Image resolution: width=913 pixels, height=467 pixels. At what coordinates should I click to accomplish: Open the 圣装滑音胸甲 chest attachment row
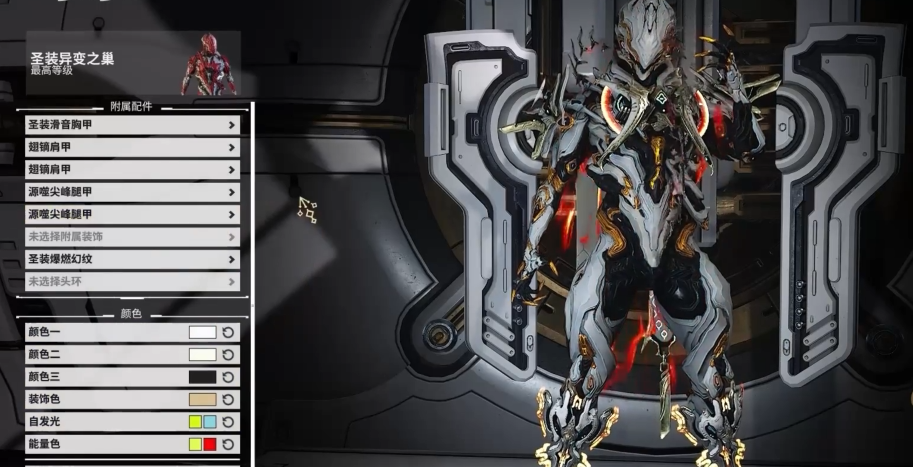(132, 125)
